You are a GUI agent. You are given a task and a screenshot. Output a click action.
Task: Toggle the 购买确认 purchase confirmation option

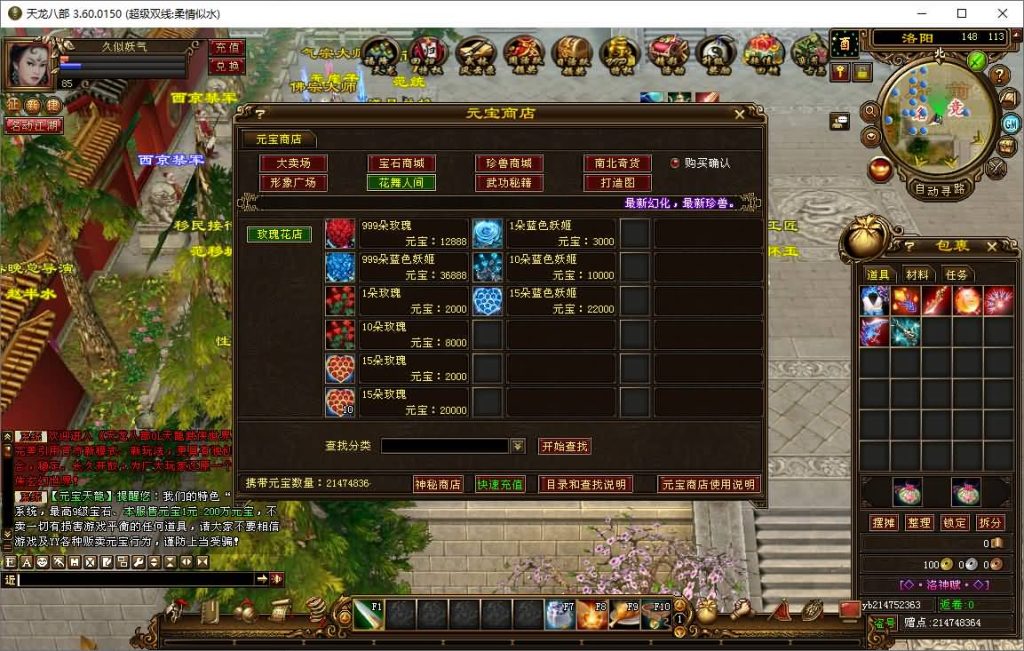[676, 163]
